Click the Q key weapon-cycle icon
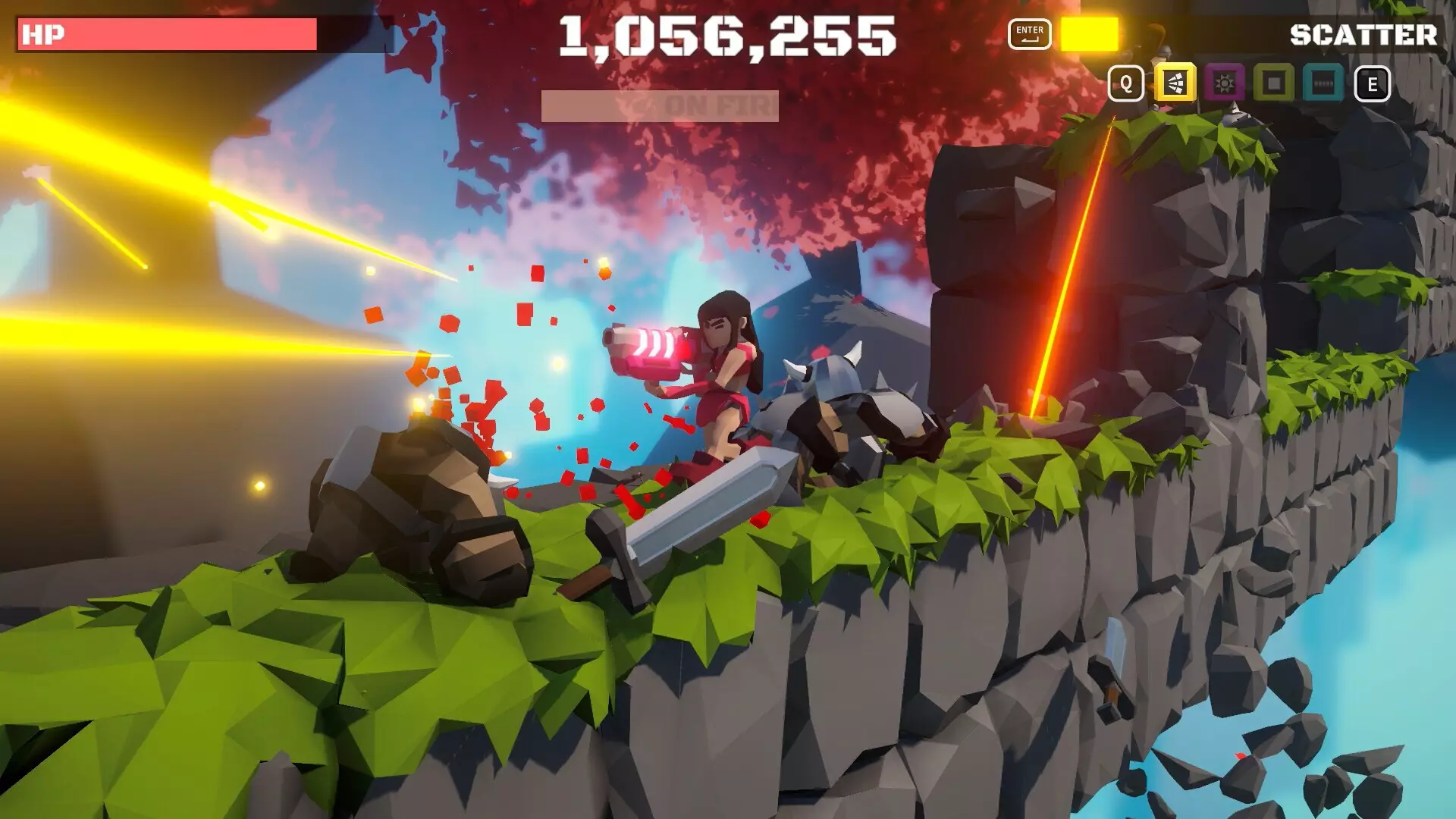This screenshot has height=819, width=1456. (x=1125, y=83)
